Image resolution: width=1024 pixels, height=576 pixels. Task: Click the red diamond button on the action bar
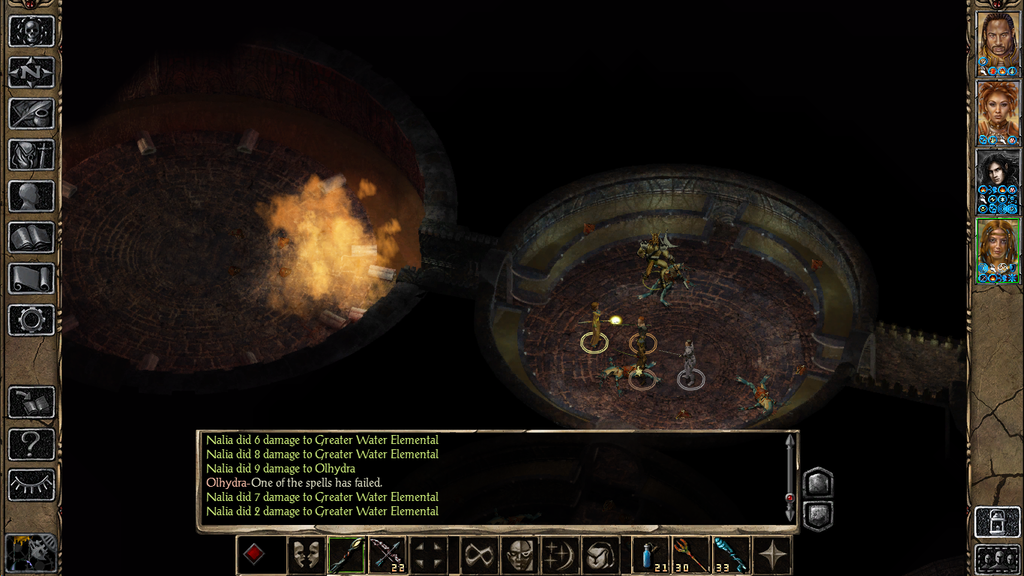click(x=256, y=555)
